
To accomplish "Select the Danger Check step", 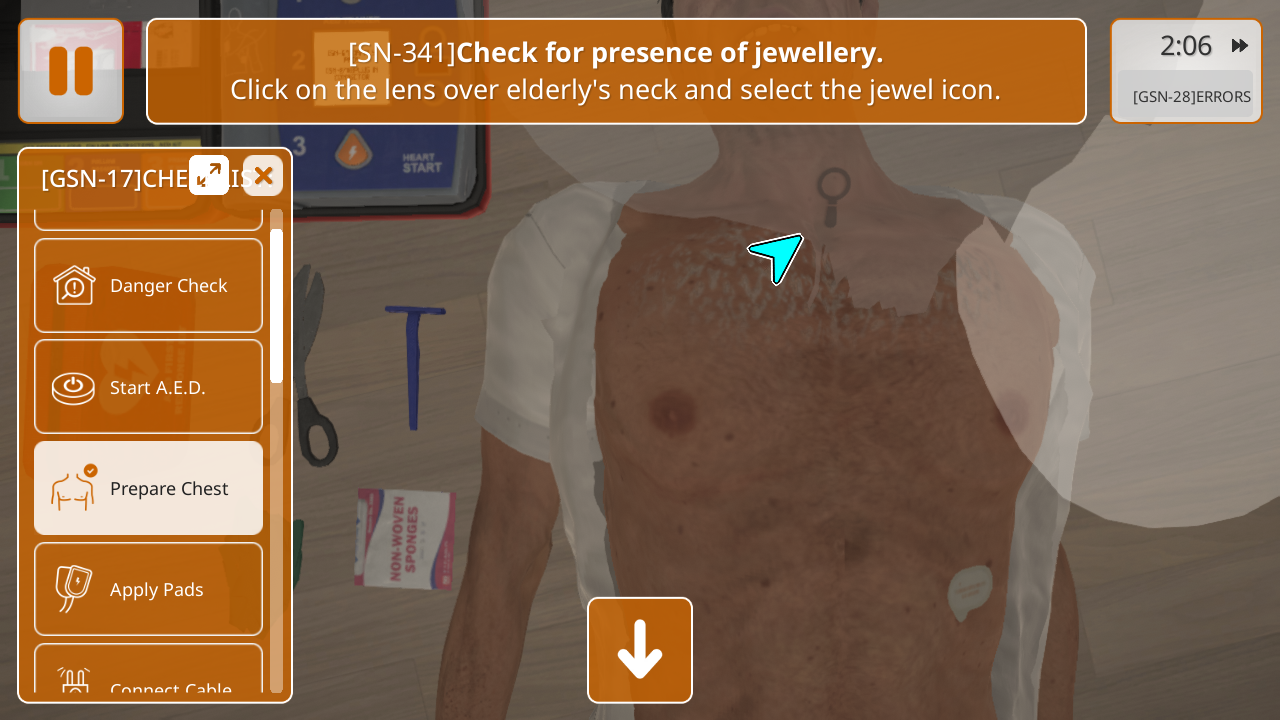I will point(149,286).
